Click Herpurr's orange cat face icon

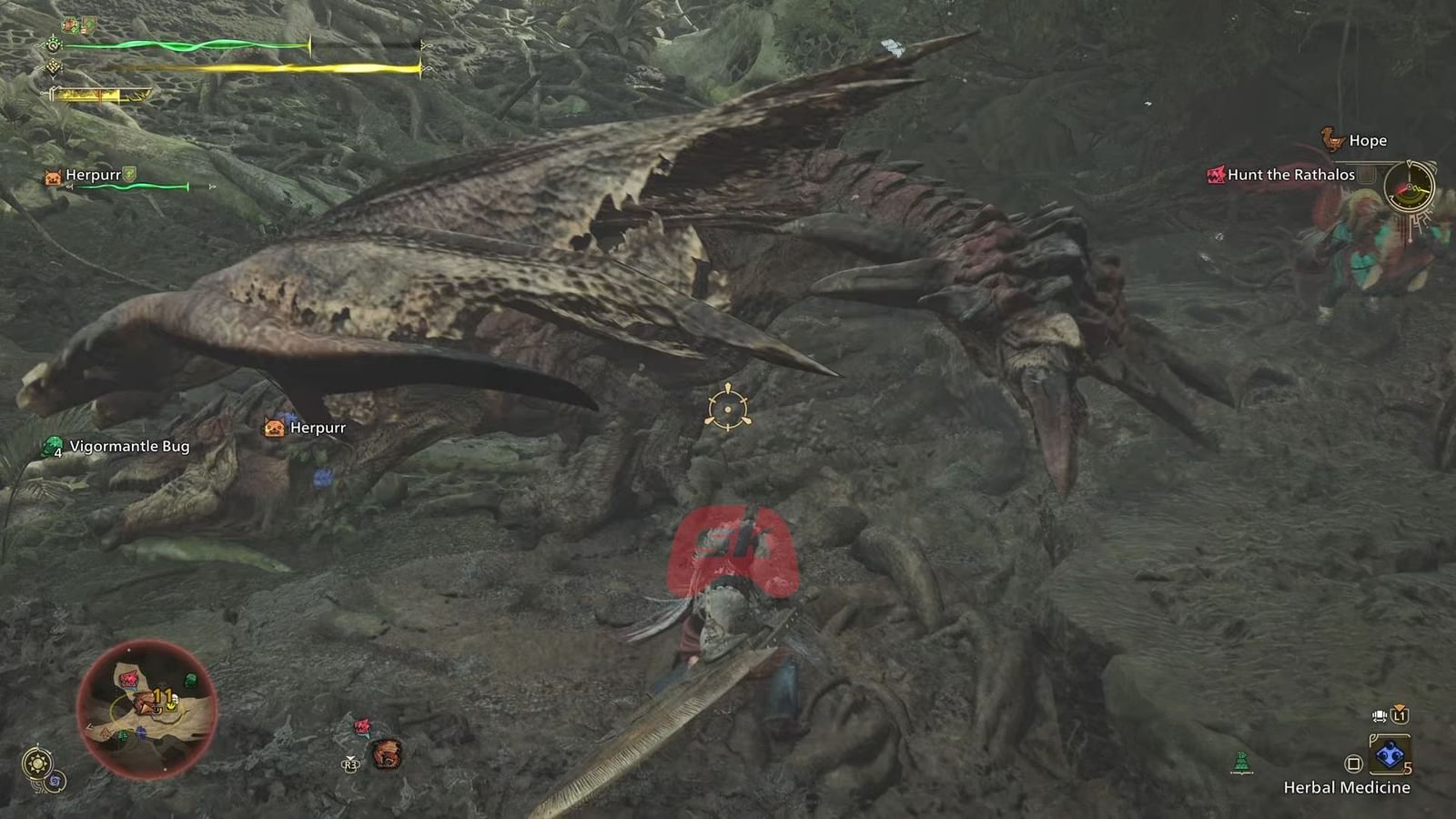[x=51, y=176]
